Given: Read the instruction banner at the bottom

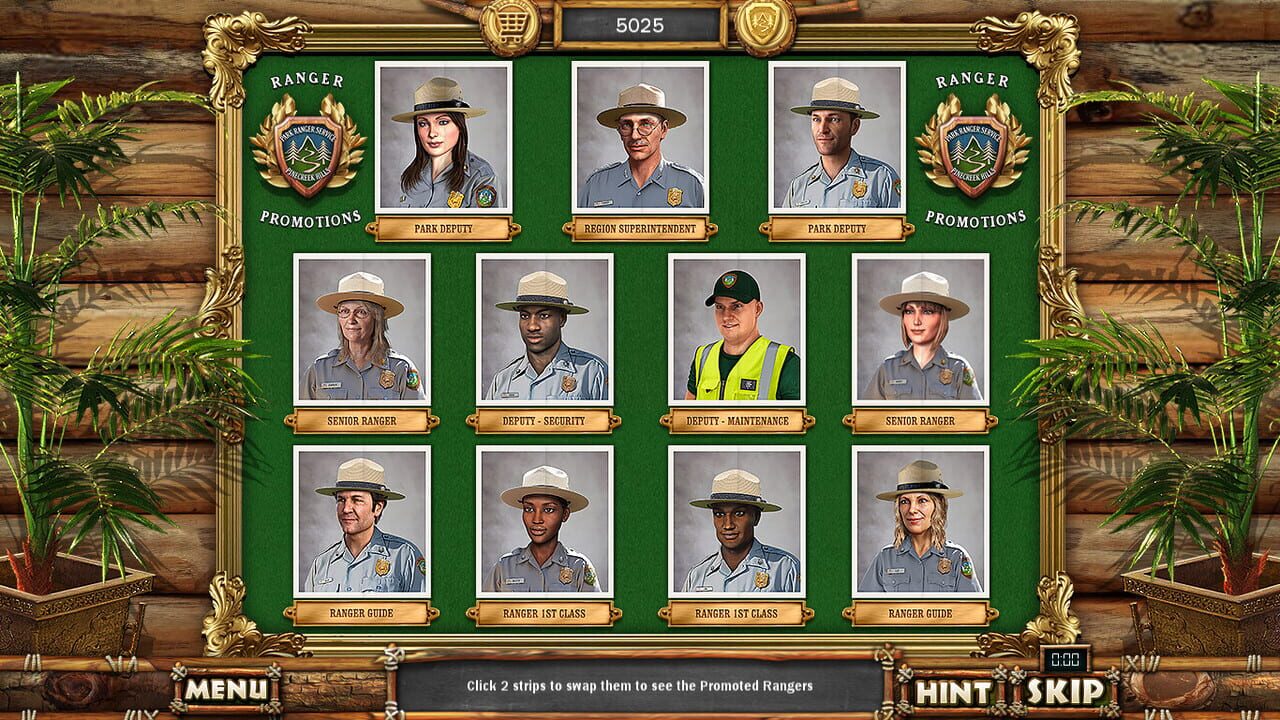Looking at the screenshot, I should [640, 688].
